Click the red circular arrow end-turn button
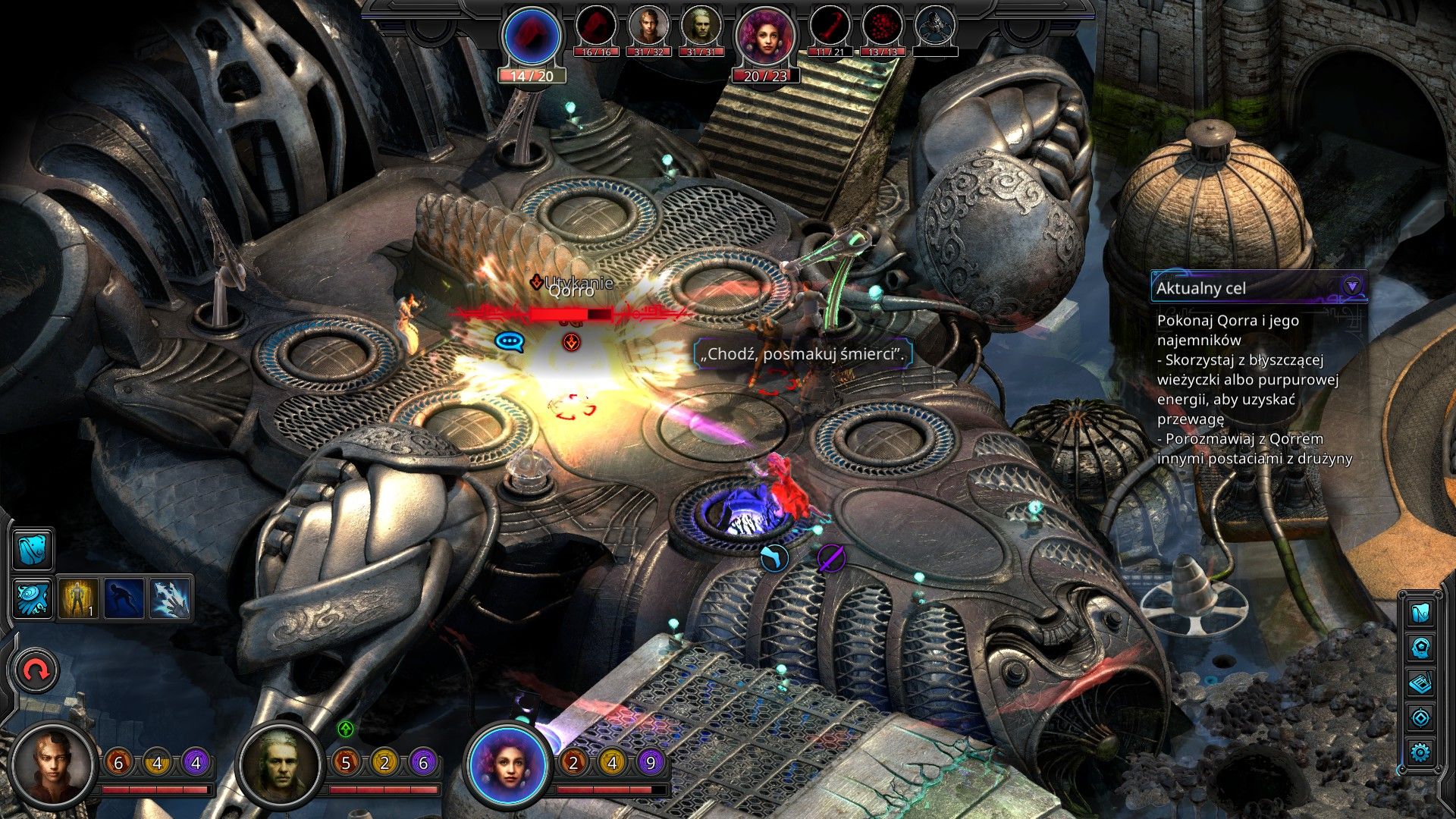1456x819 pixels. coord(36,670)
